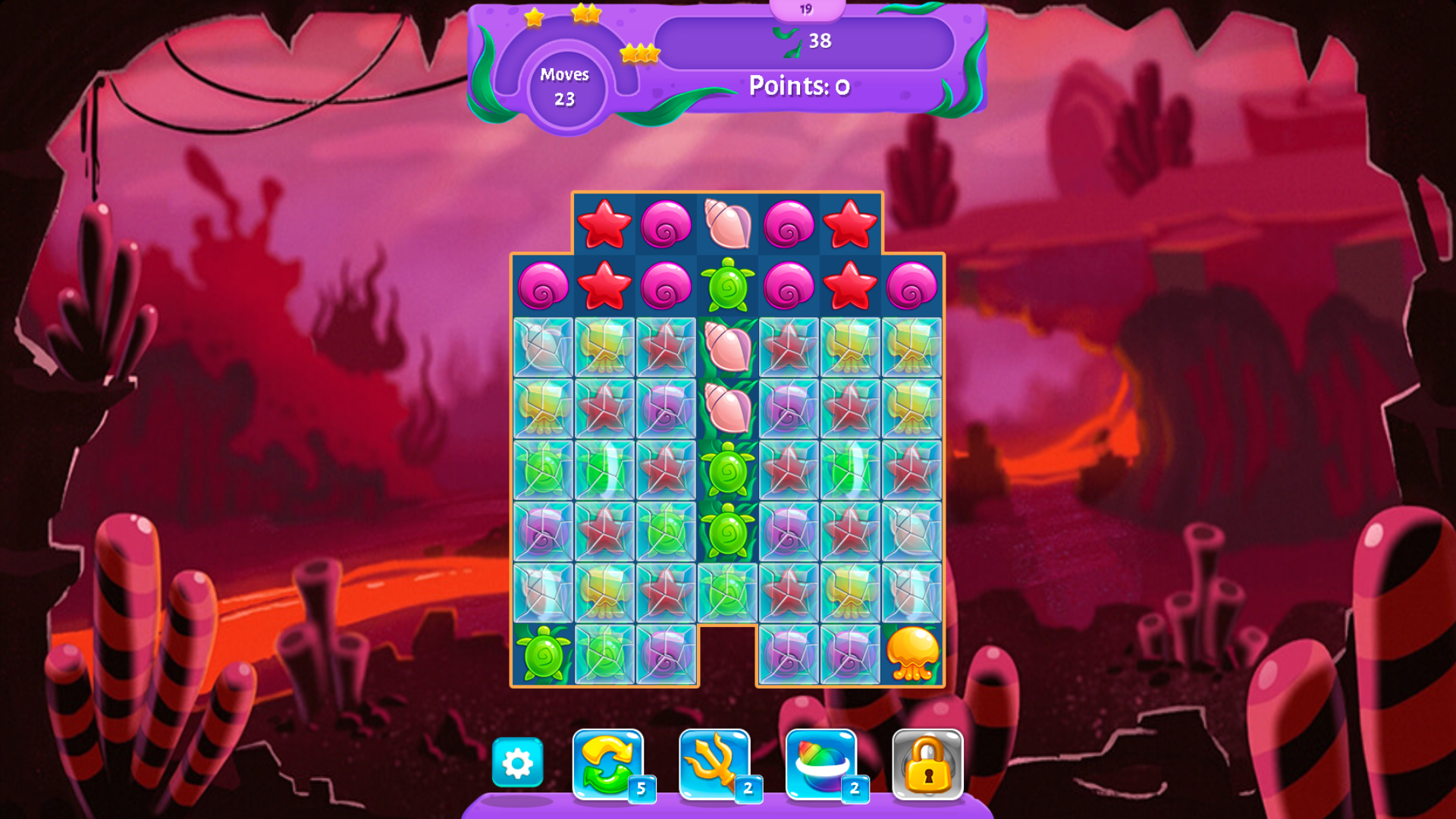Select the pink conch shell in top row
The width and height of the screenshot is (1456, 819).
727,224
